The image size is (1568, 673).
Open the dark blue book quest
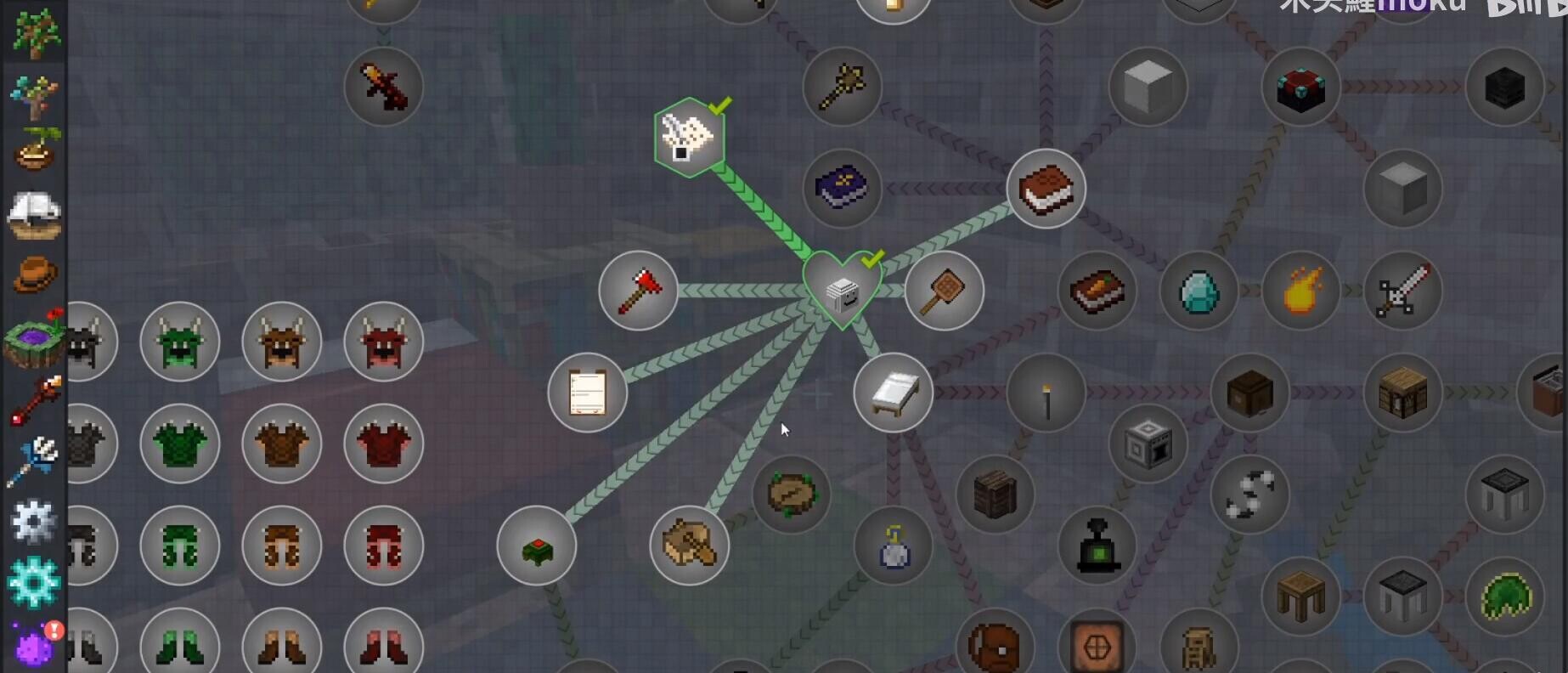pos(842,188)
